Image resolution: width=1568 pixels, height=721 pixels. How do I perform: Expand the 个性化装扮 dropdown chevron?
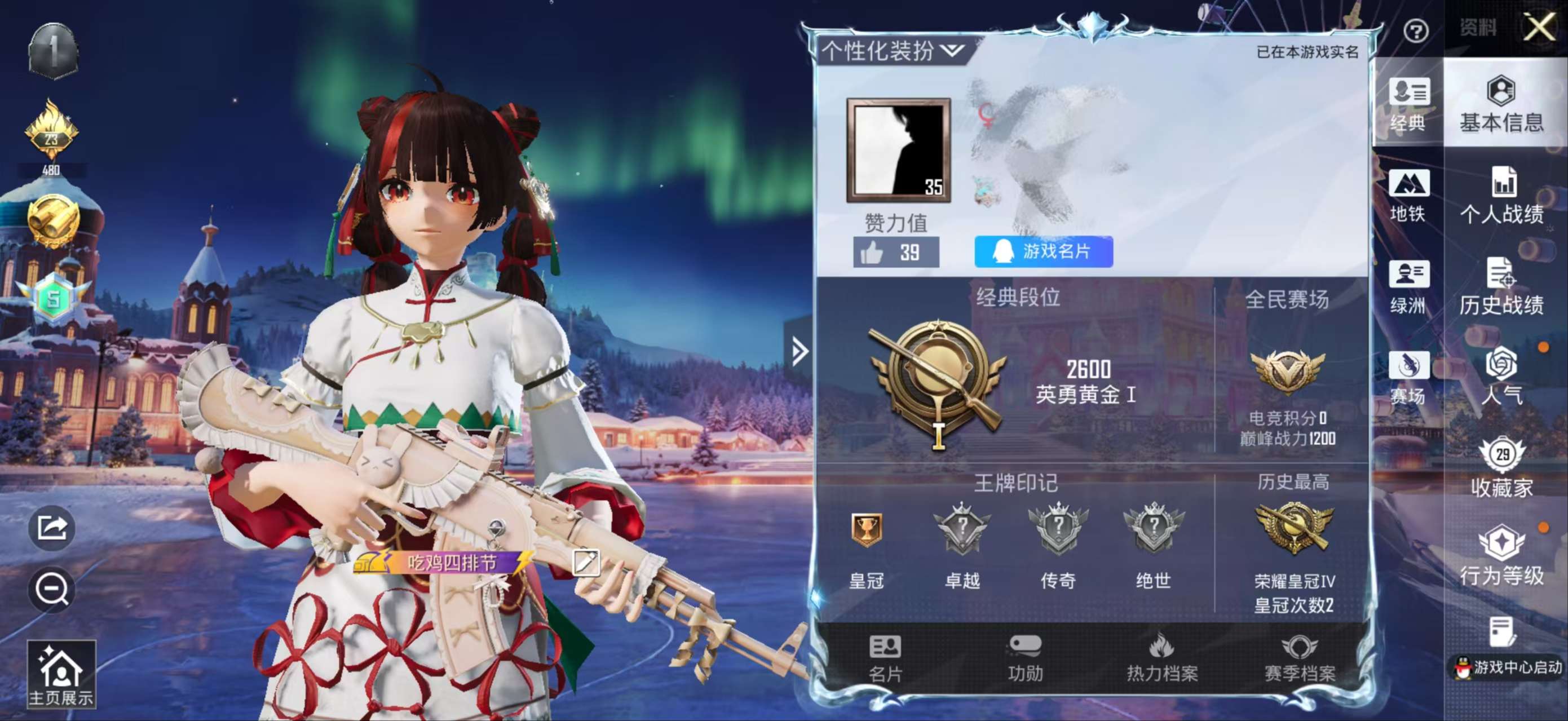[949, 51]
